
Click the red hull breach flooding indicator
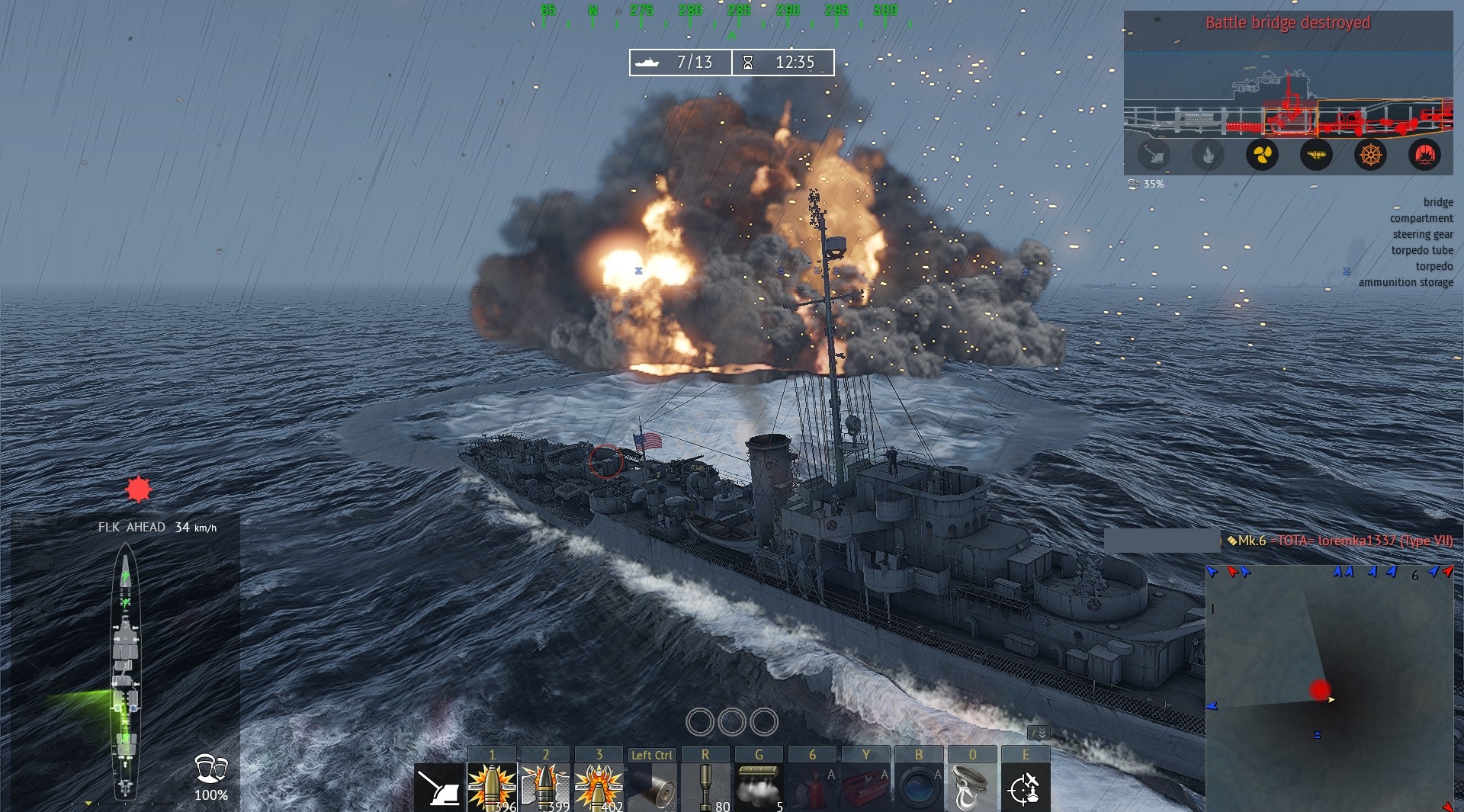click(x=1424, y=156)
